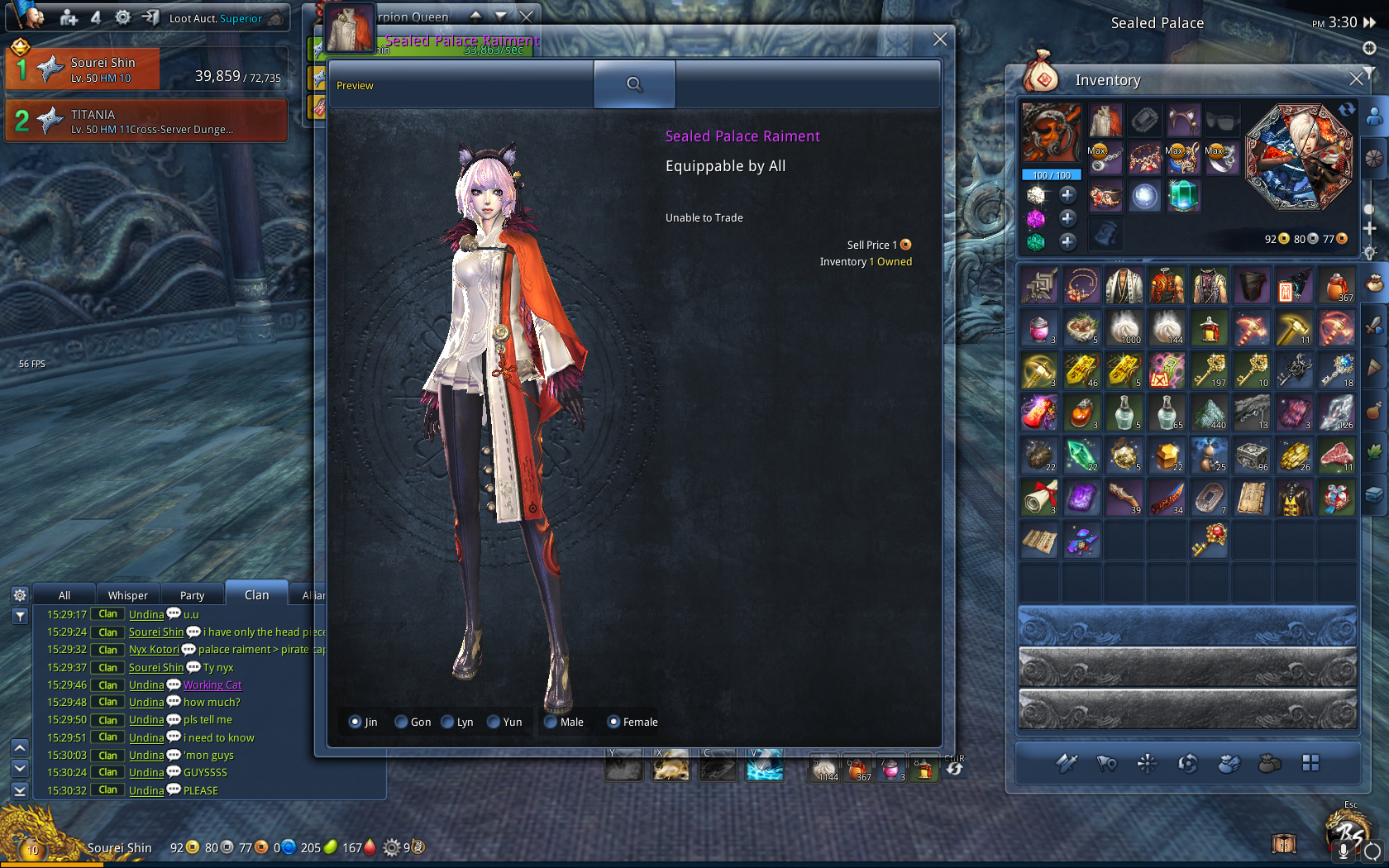Close the Inventory panel
The width and height of the screenshot is (1389, 868).
click(1356, 79)
